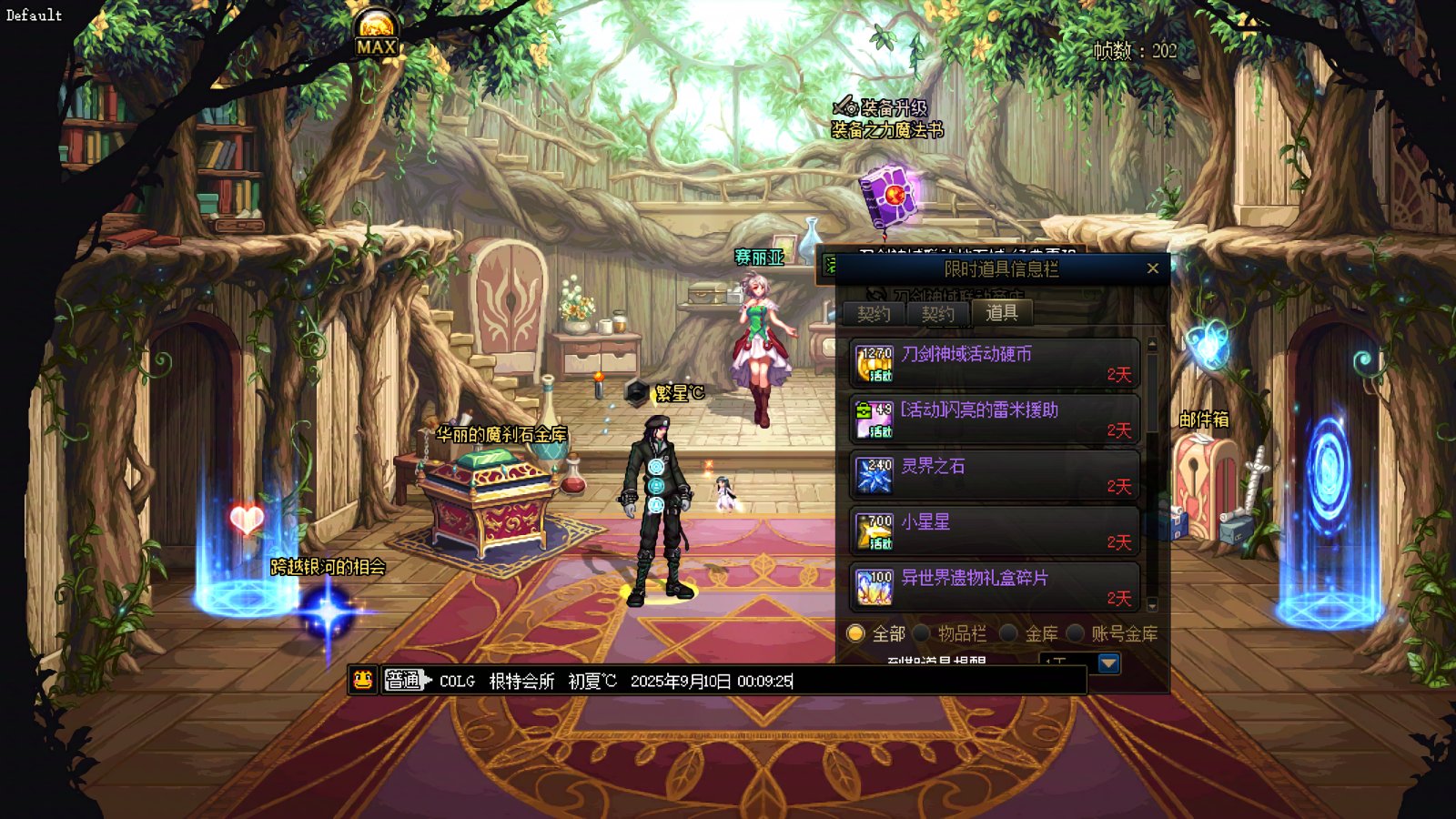Choose the 灵界之石 item entry
Viewport: 1456px width, 819px height.
994,476
